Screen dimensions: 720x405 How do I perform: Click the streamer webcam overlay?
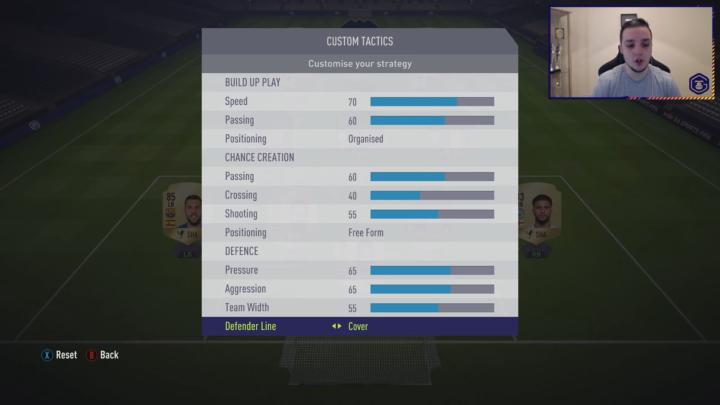pos(632,53)
